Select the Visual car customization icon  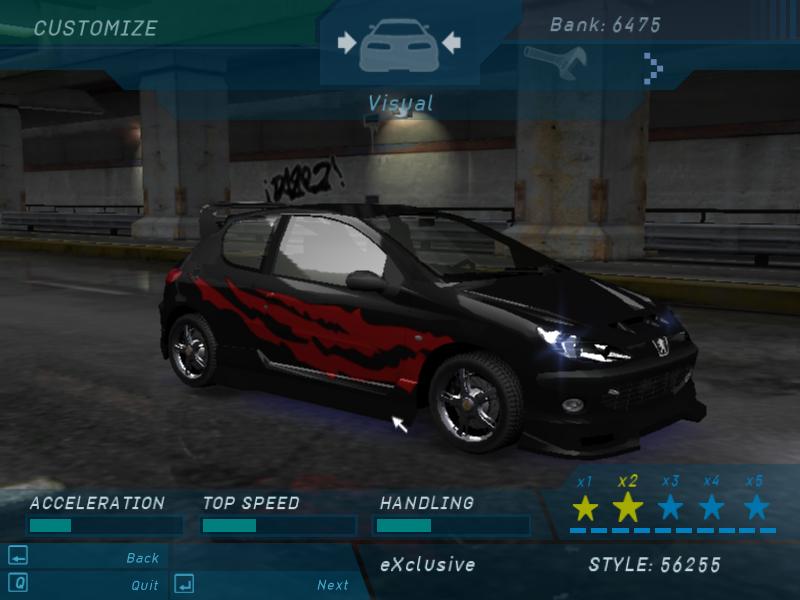(x=399, y=45)
